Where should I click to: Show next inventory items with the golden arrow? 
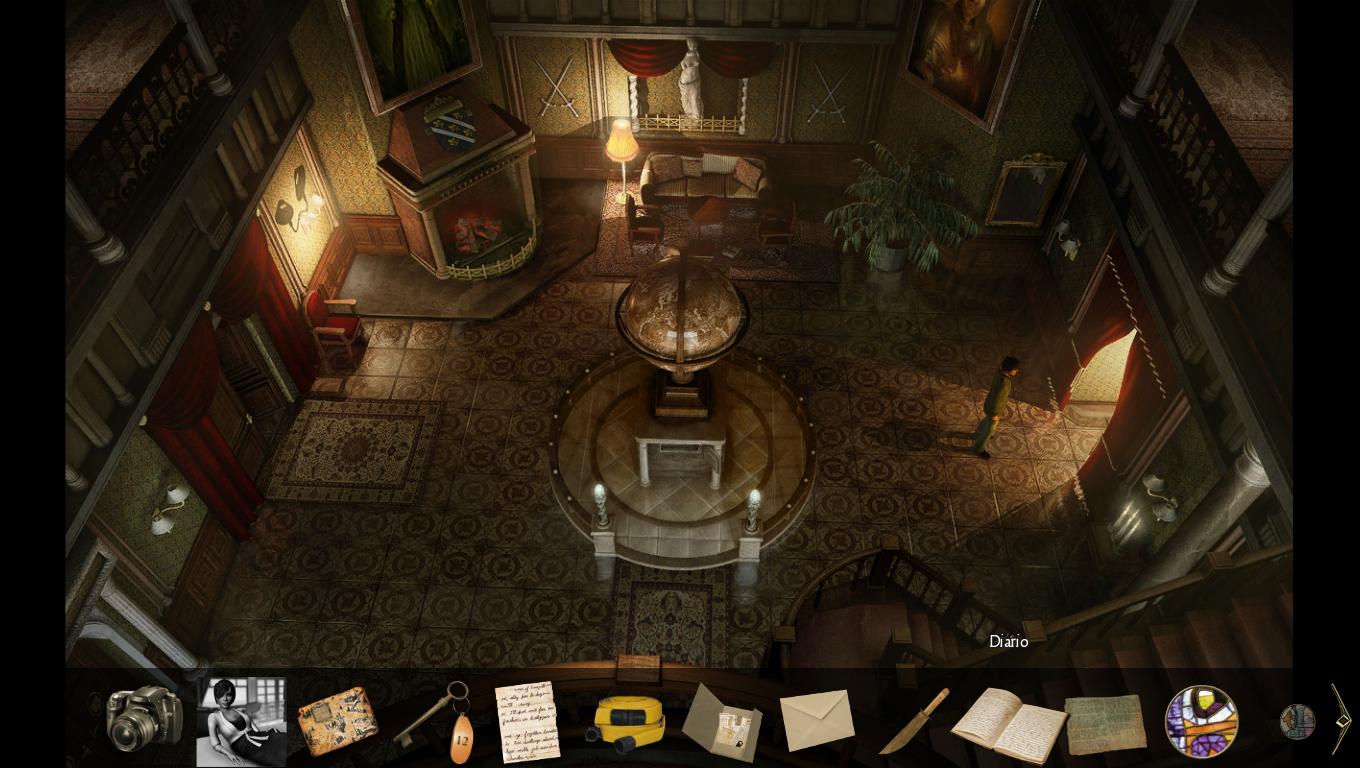[1341, 719]
